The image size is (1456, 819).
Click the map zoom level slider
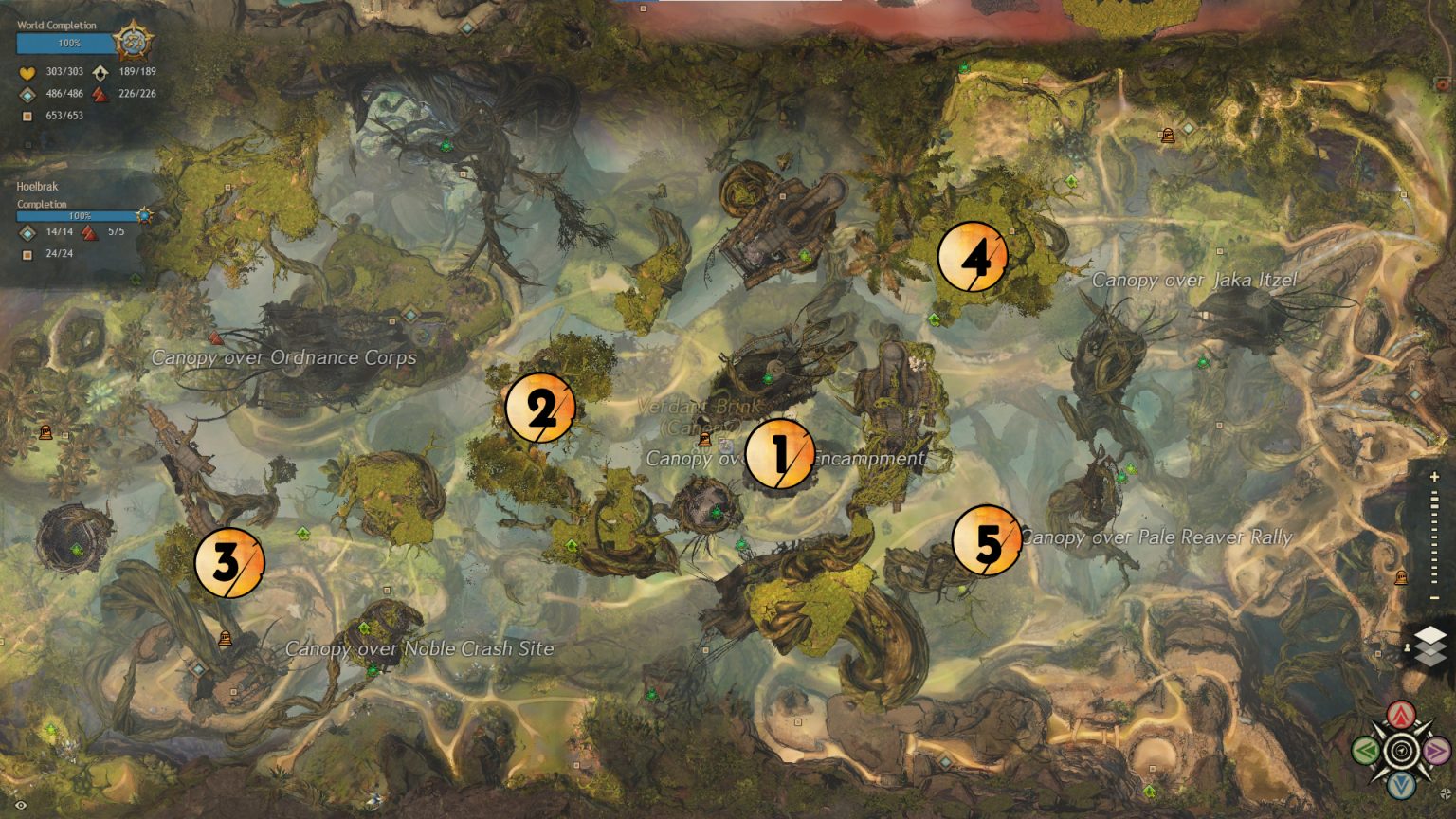[1434, 536]
